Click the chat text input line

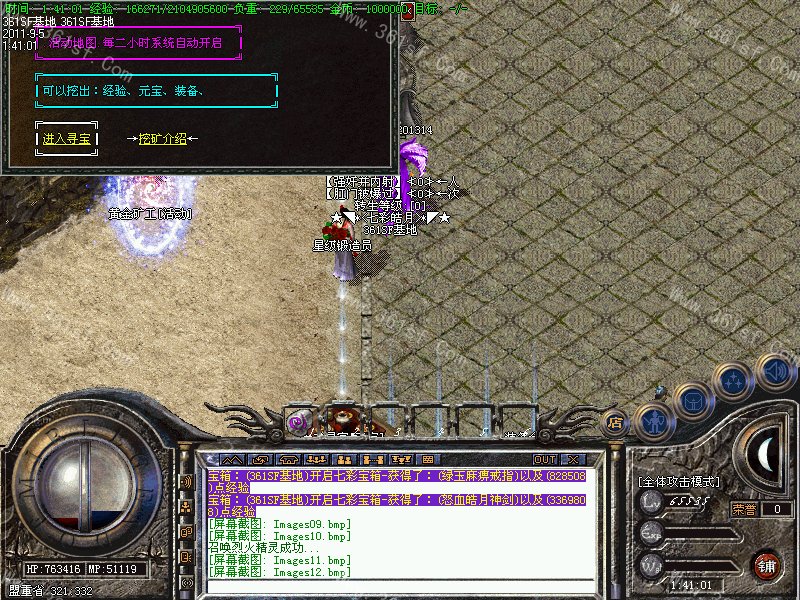pos(400,585)
